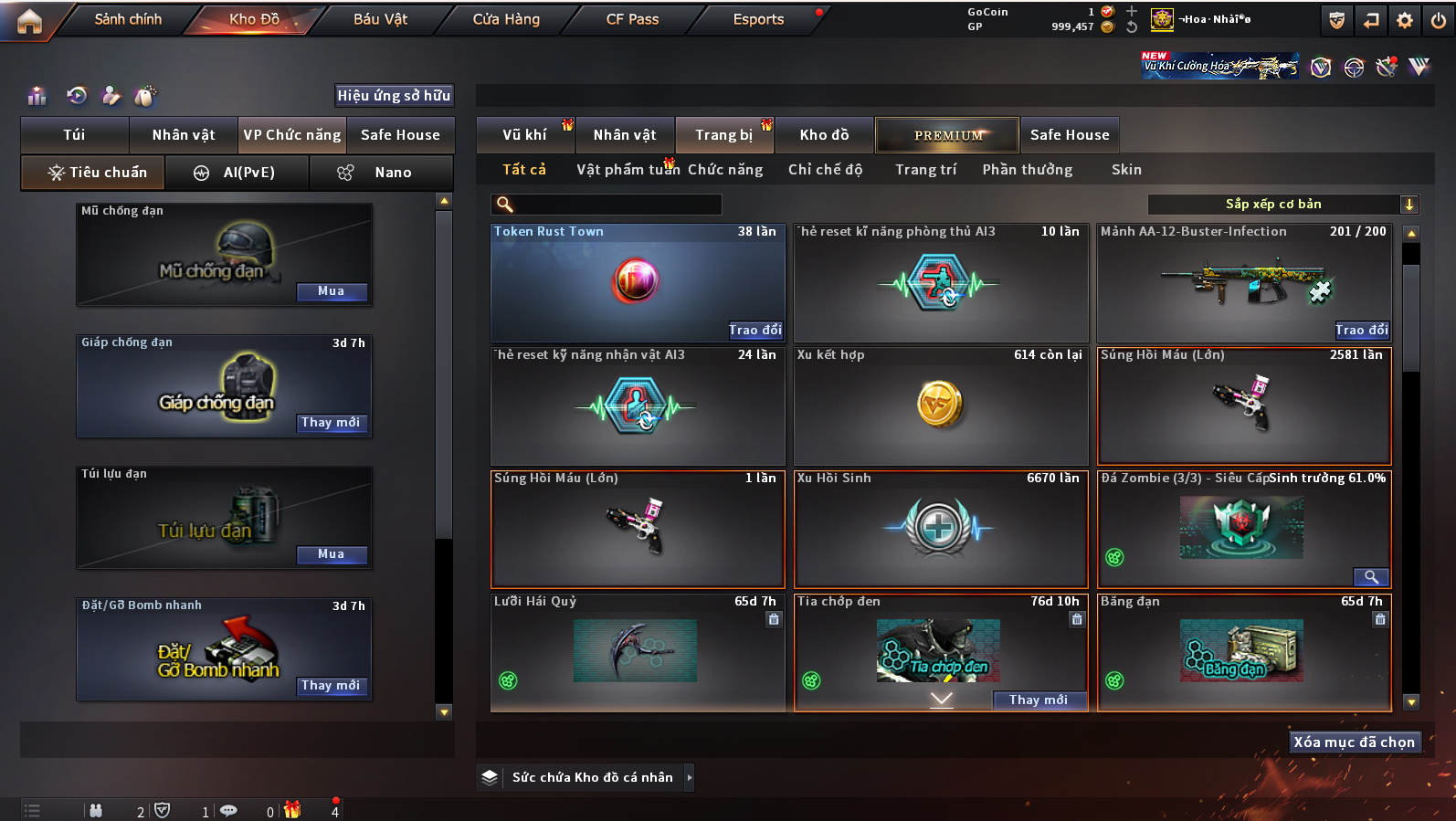This screenshot has width=1456, height=821.
Task: Select the Xu Hồi Sinh item slot
Action: click(940, 530)
